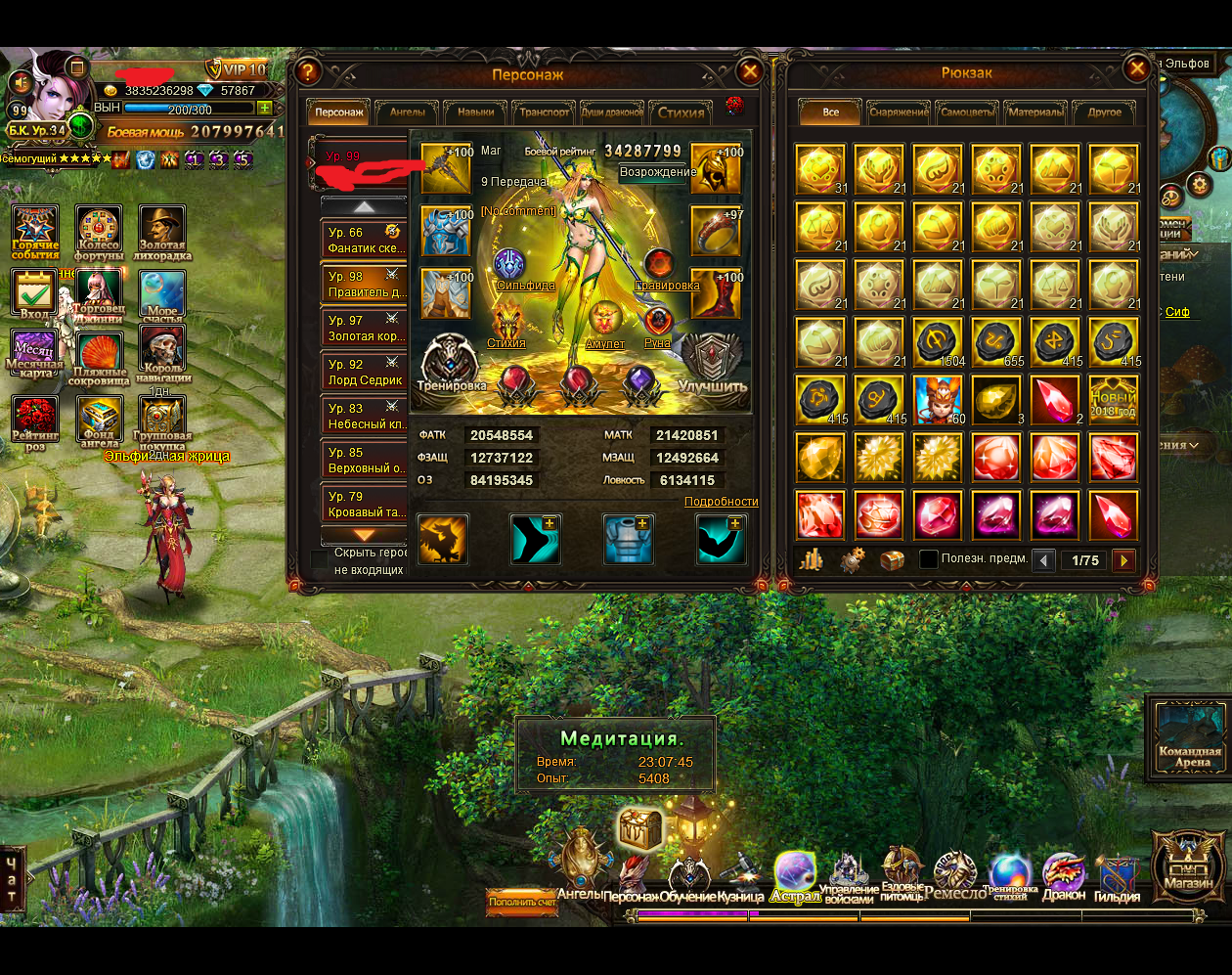Switch to the Ангелы tab
This screenshot has width=1232, height=975.
point(408,112)
